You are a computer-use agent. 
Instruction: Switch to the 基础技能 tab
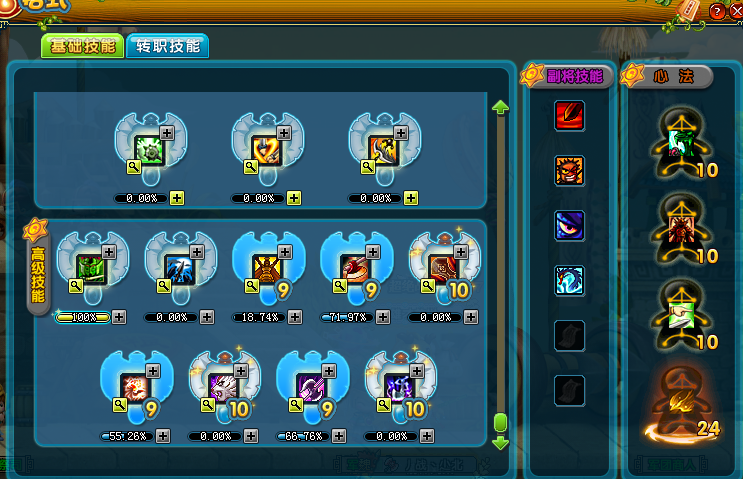(81, 46)
